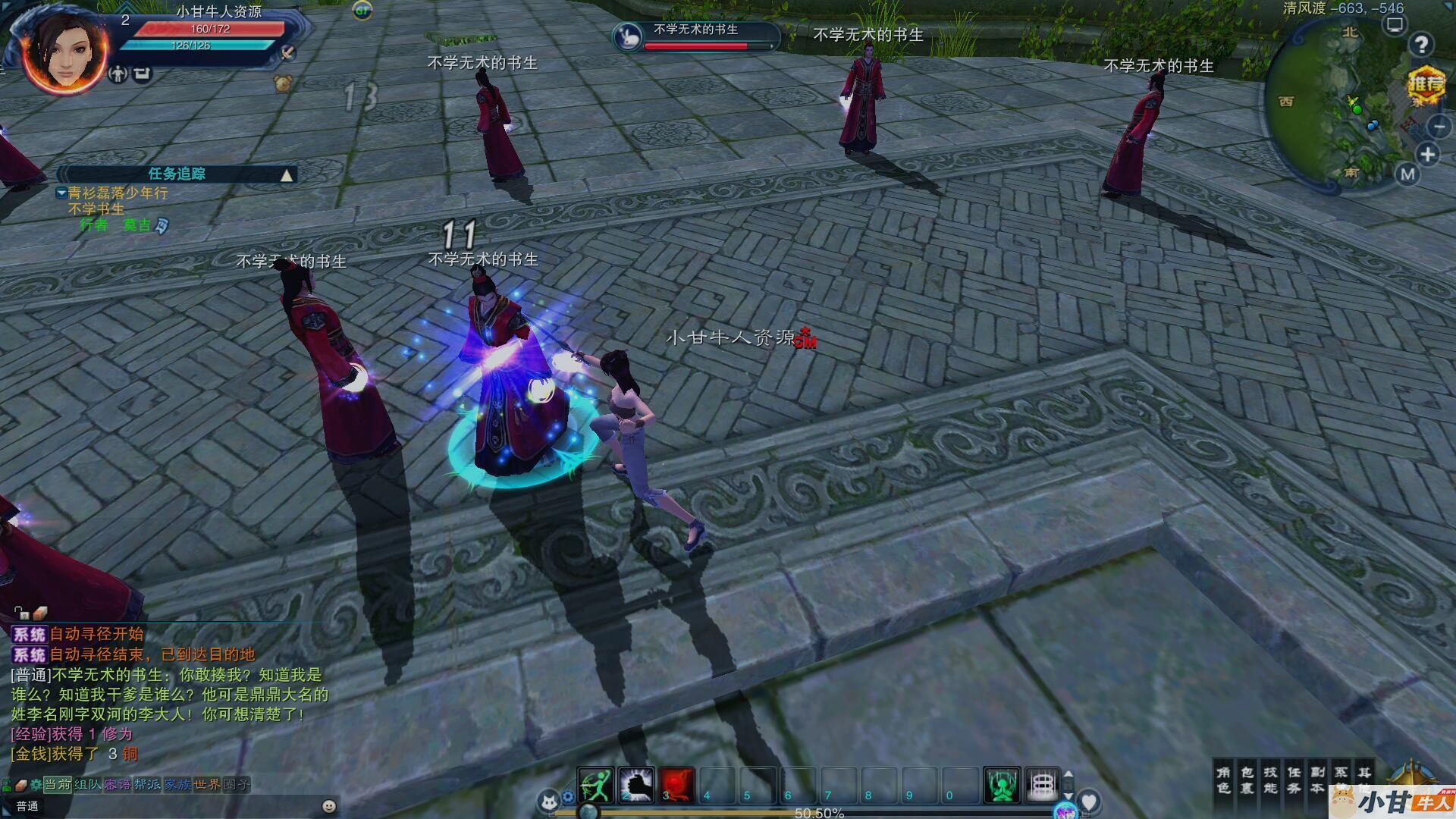Screen dimensions: 1456x819
Task: Open the world map with M button
Action: [x=1407, y=174]
